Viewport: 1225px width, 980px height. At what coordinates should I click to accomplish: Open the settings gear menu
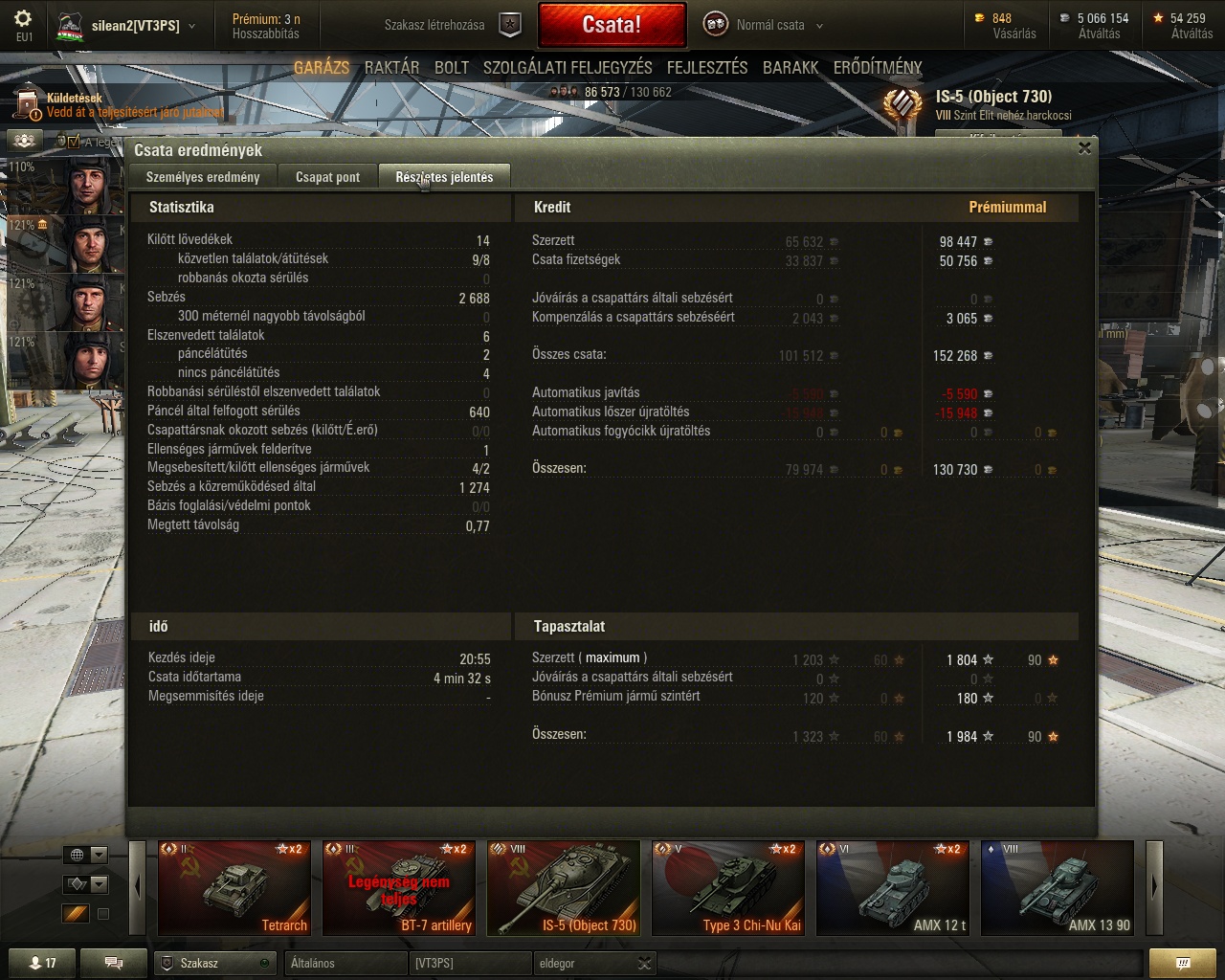tap(23, 19)
